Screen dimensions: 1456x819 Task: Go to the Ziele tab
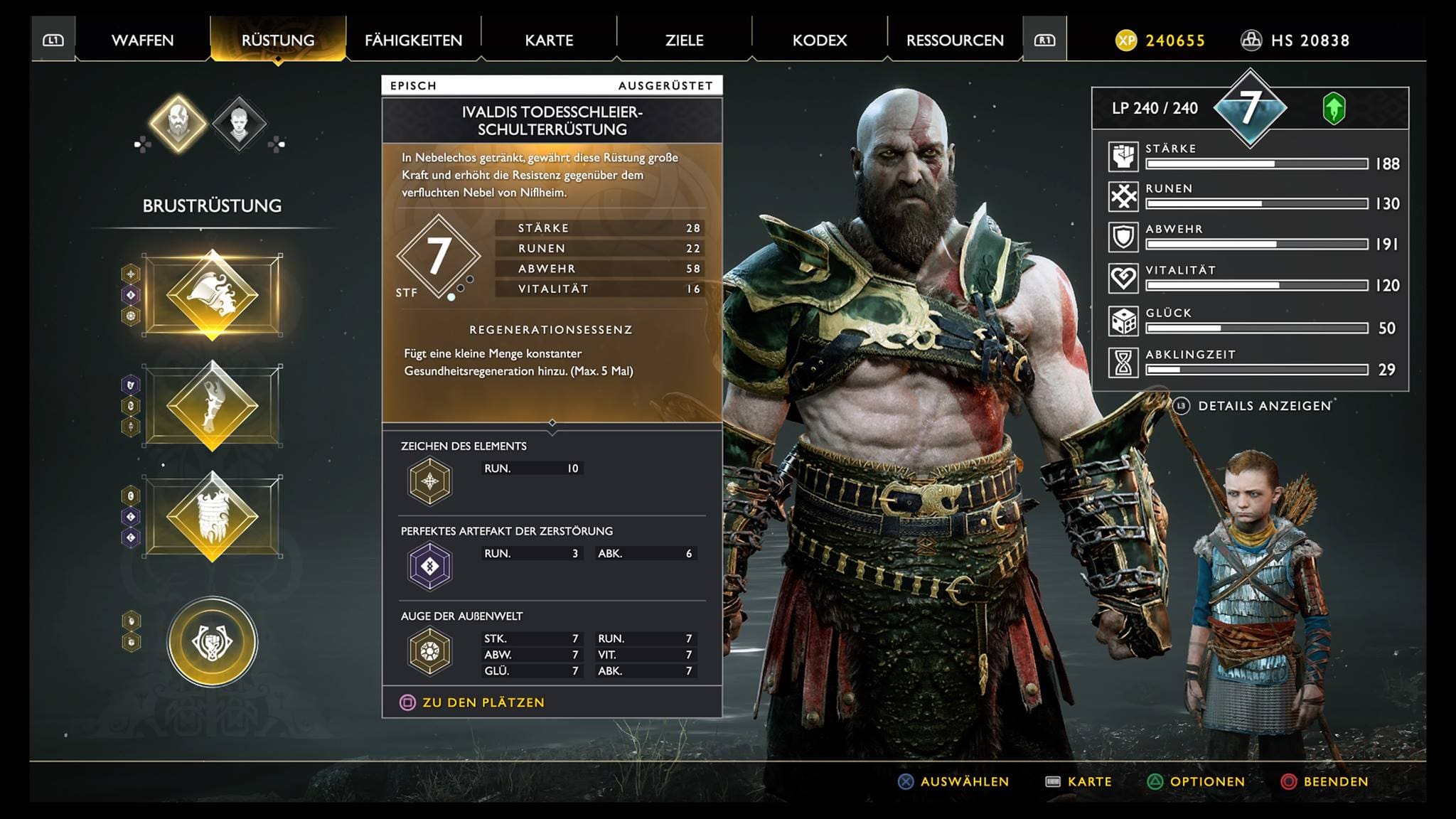(x=684, y=41)
